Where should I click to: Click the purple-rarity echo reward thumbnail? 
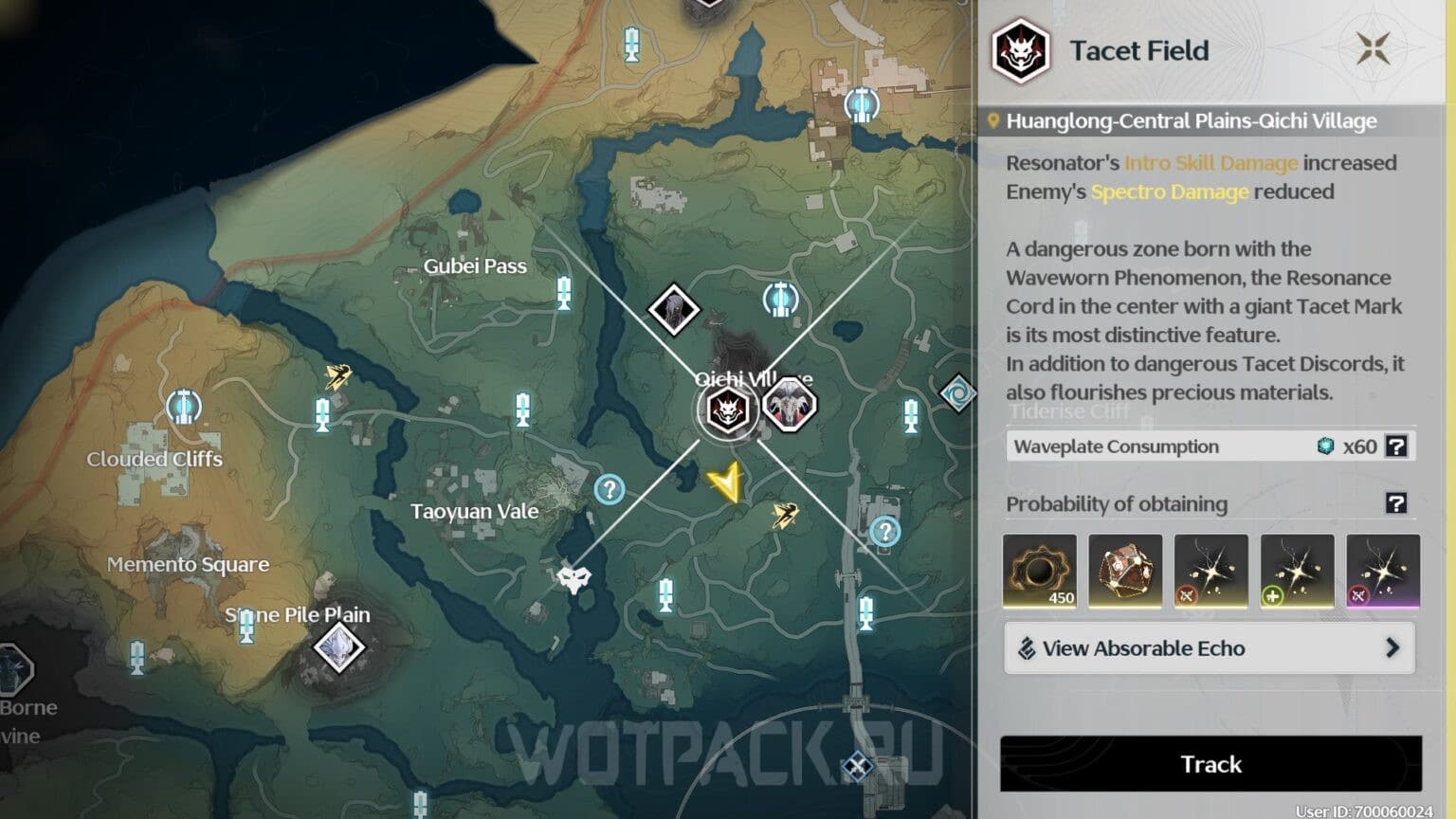[x=1383, y=570]
